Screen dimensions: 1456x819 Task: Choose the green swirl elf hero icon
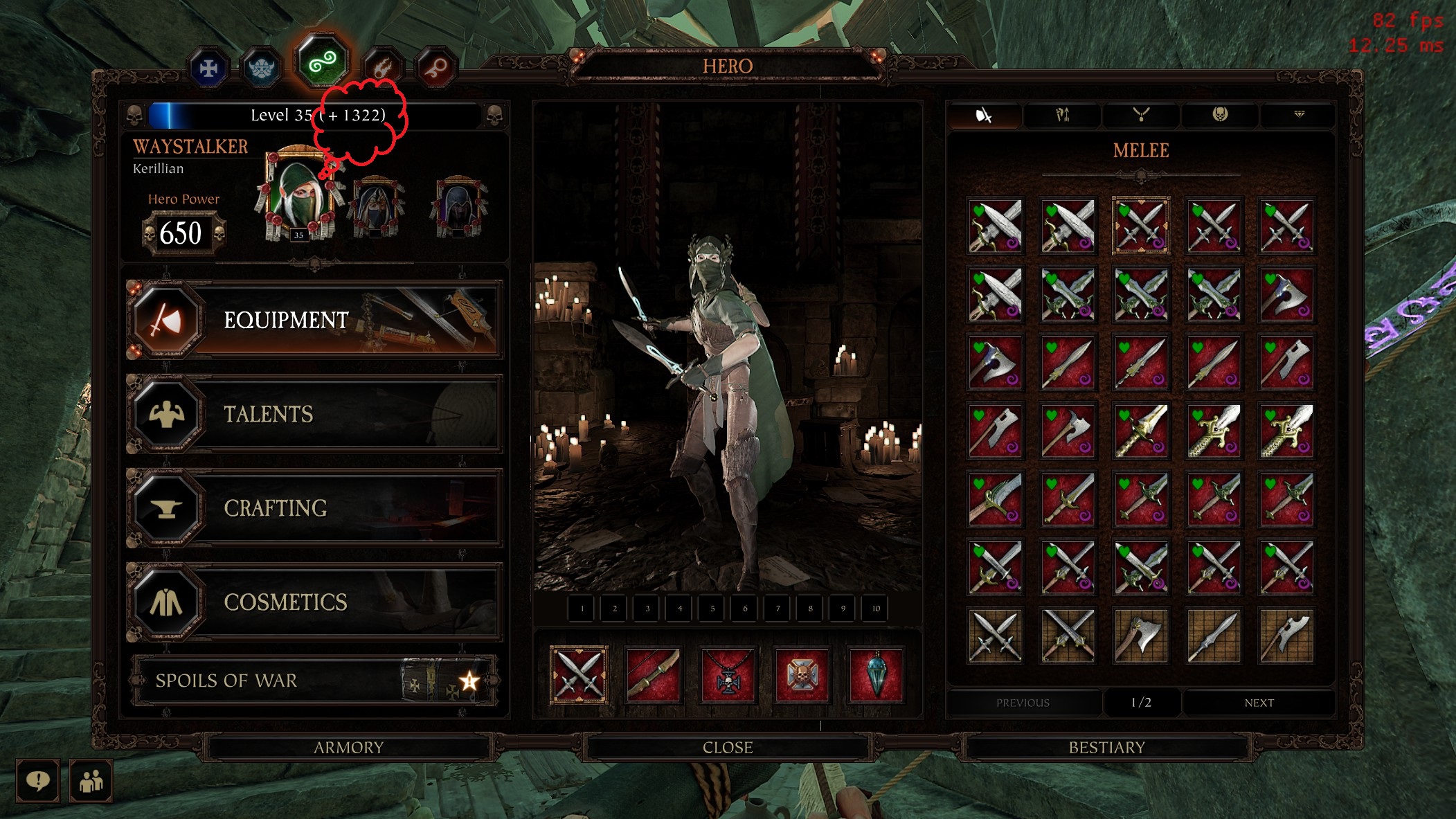(322, 63)
